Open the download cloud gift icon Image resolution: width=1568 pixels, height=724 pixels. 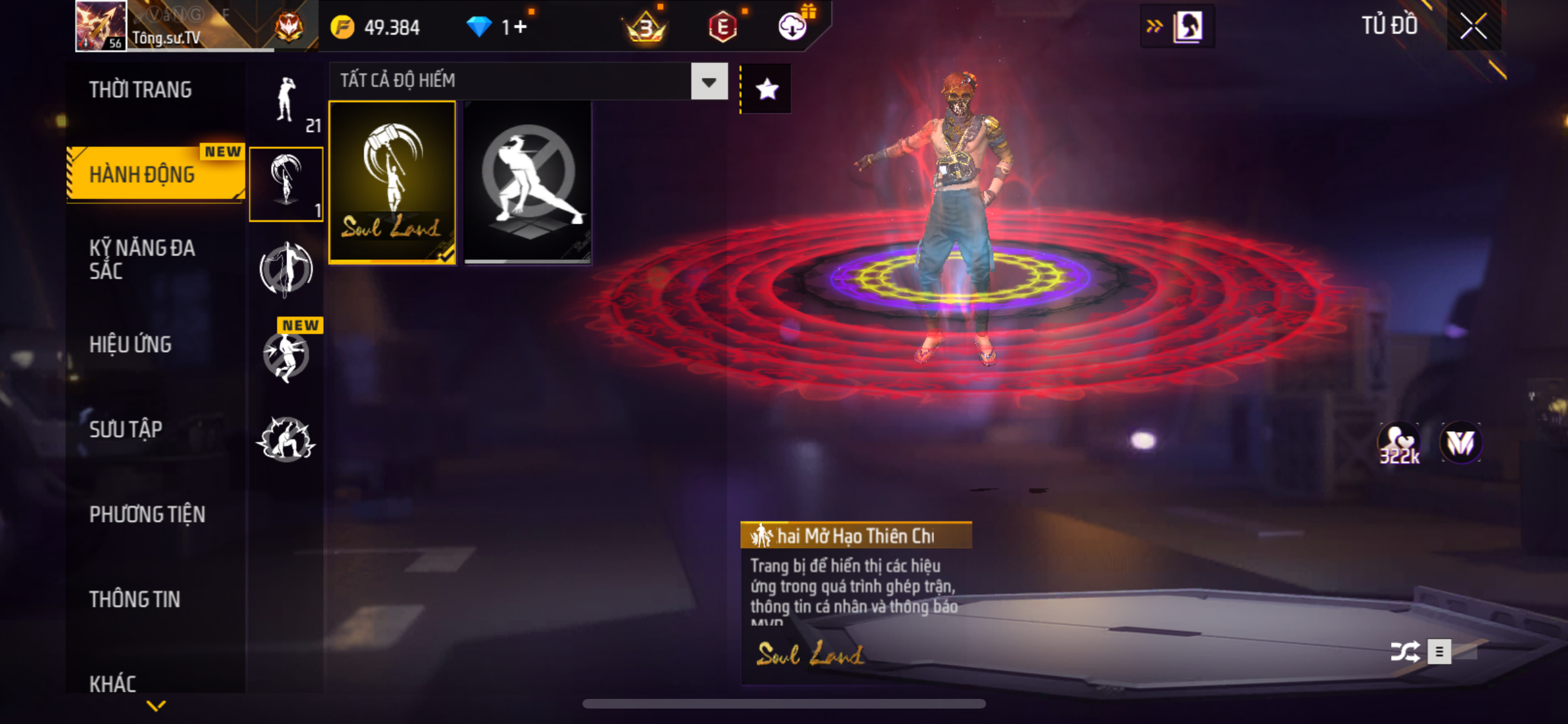(x=793, y=27)
